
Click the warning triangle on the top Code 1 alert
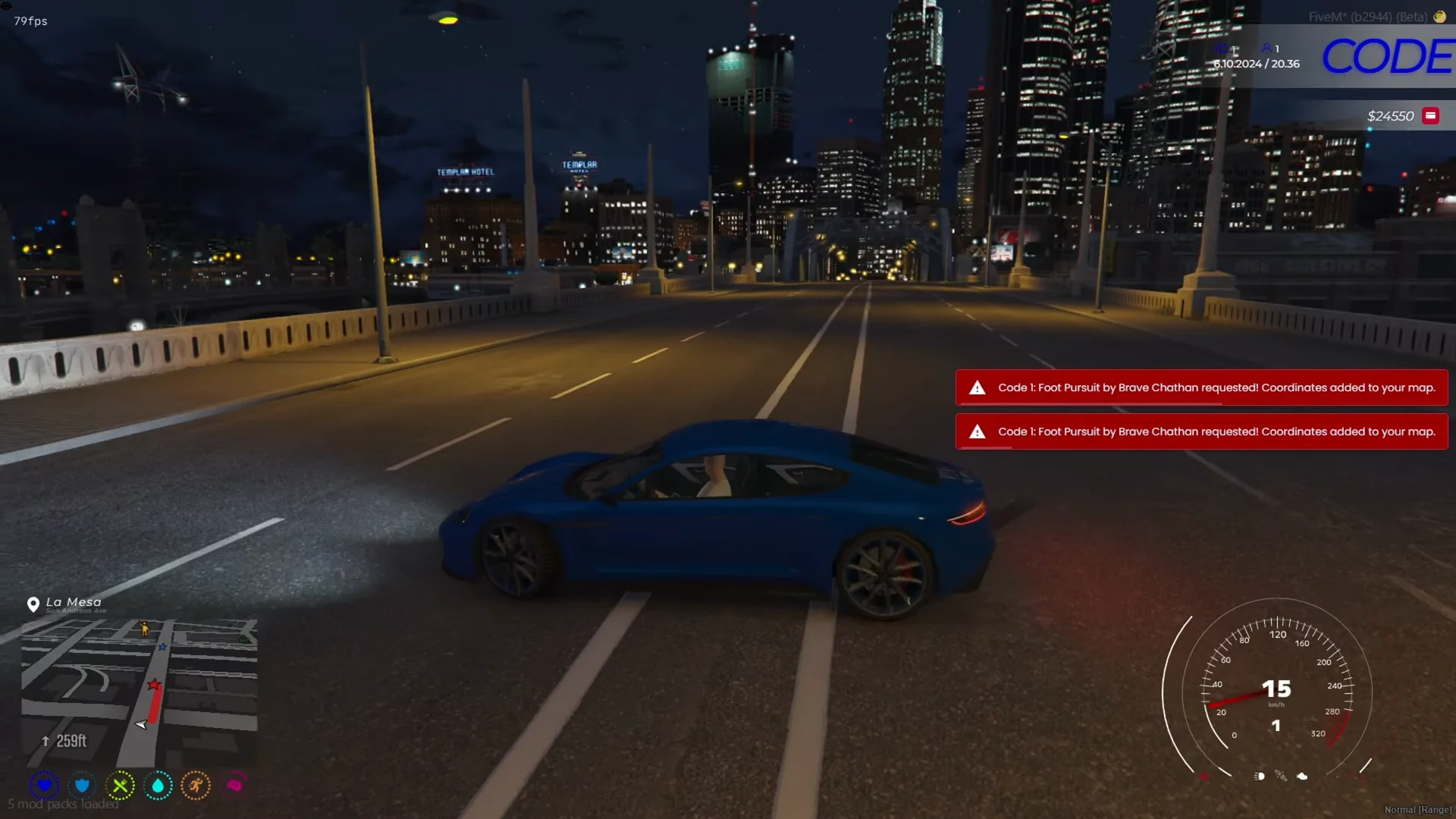coord(978,388)
